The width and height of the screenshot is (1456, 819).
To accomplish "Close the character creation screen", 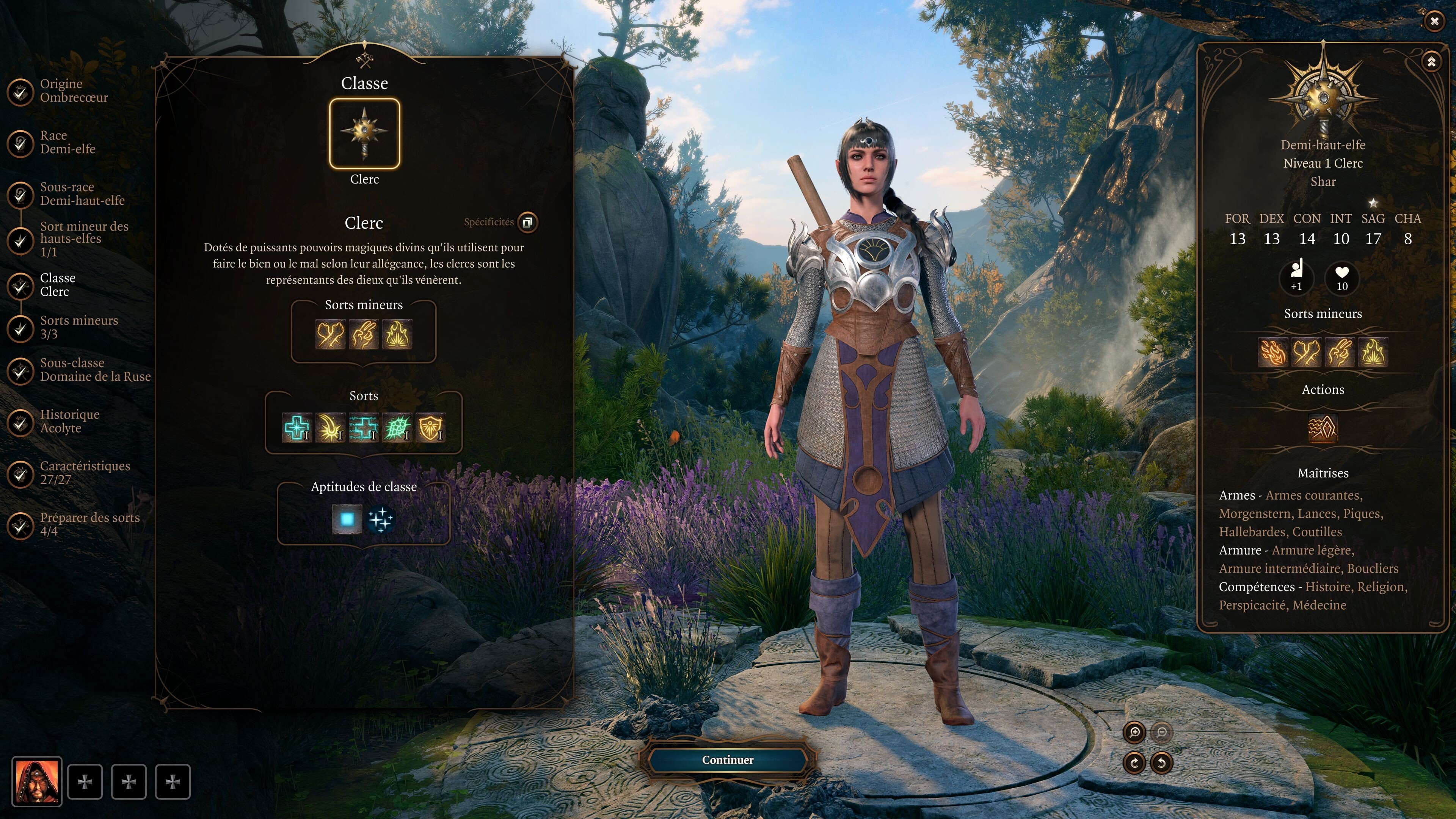I will tap(1434, 22).
